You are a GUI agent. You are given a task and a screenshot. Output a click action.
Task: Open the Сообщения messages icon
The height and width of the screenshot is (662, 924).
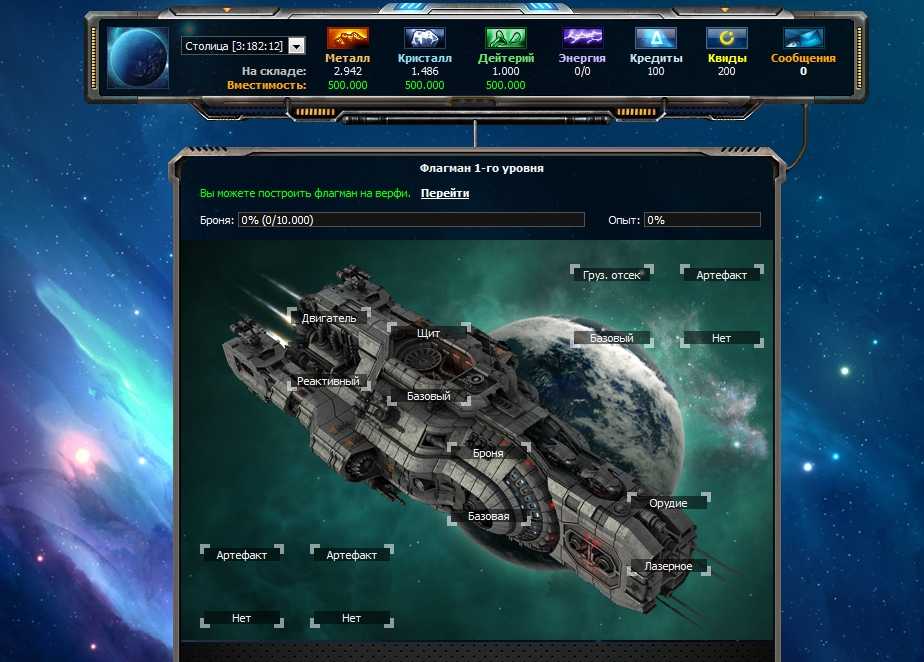pos(803,39)
